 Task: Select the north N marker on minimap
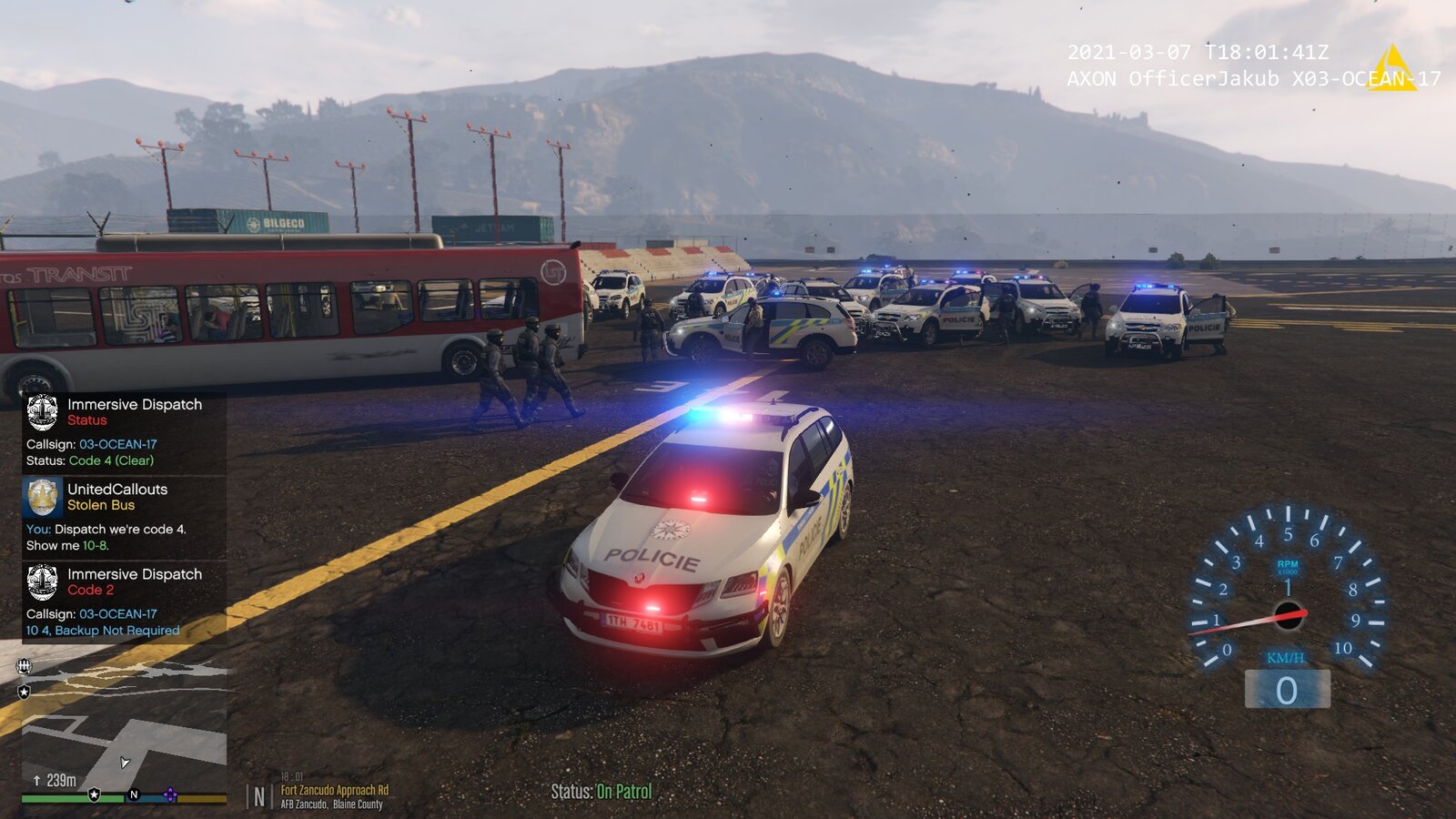pos(134,794)
